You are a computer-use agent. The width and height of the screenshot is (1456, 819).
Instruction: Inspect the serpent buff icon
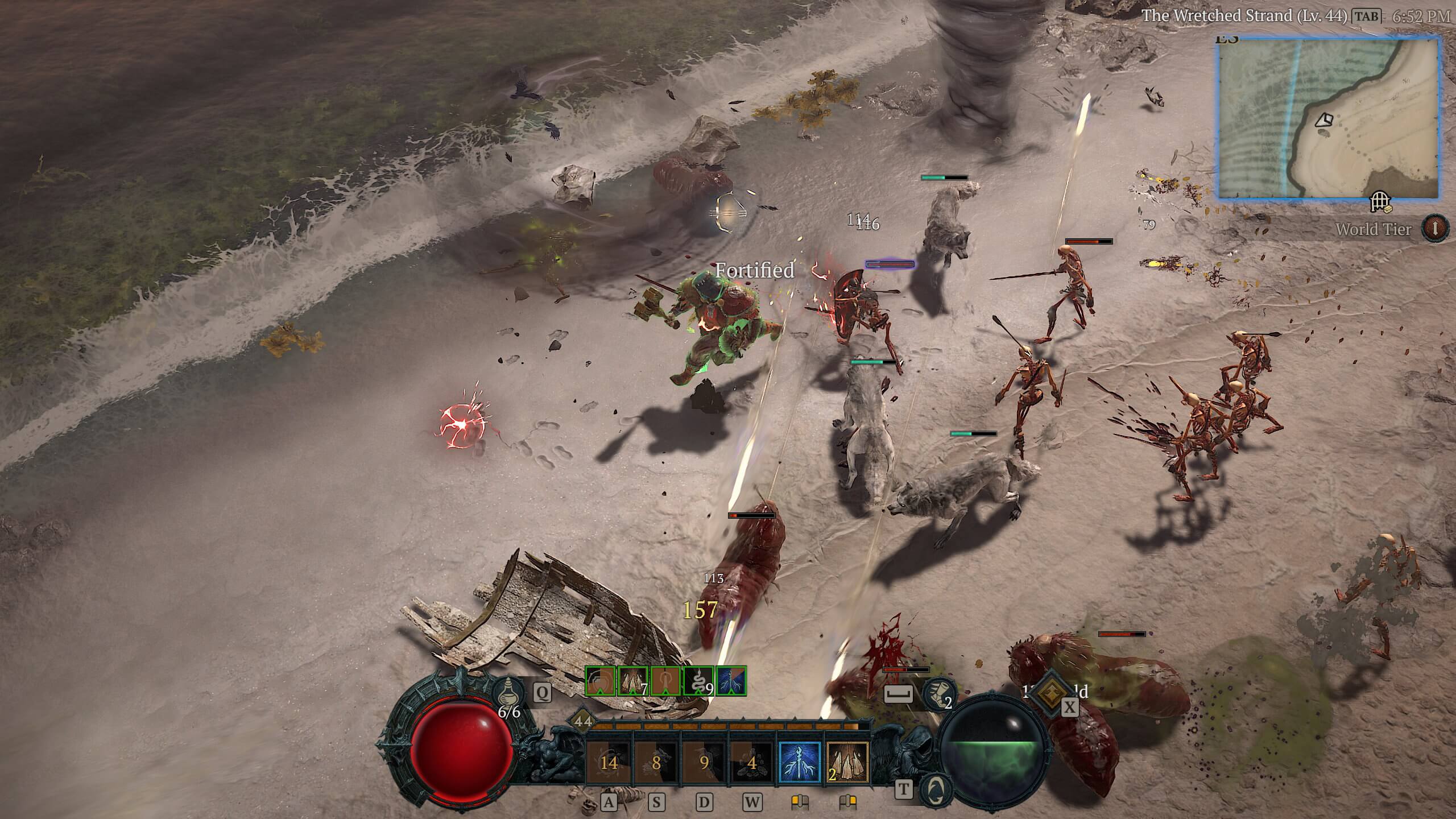[x=698, y=681]
